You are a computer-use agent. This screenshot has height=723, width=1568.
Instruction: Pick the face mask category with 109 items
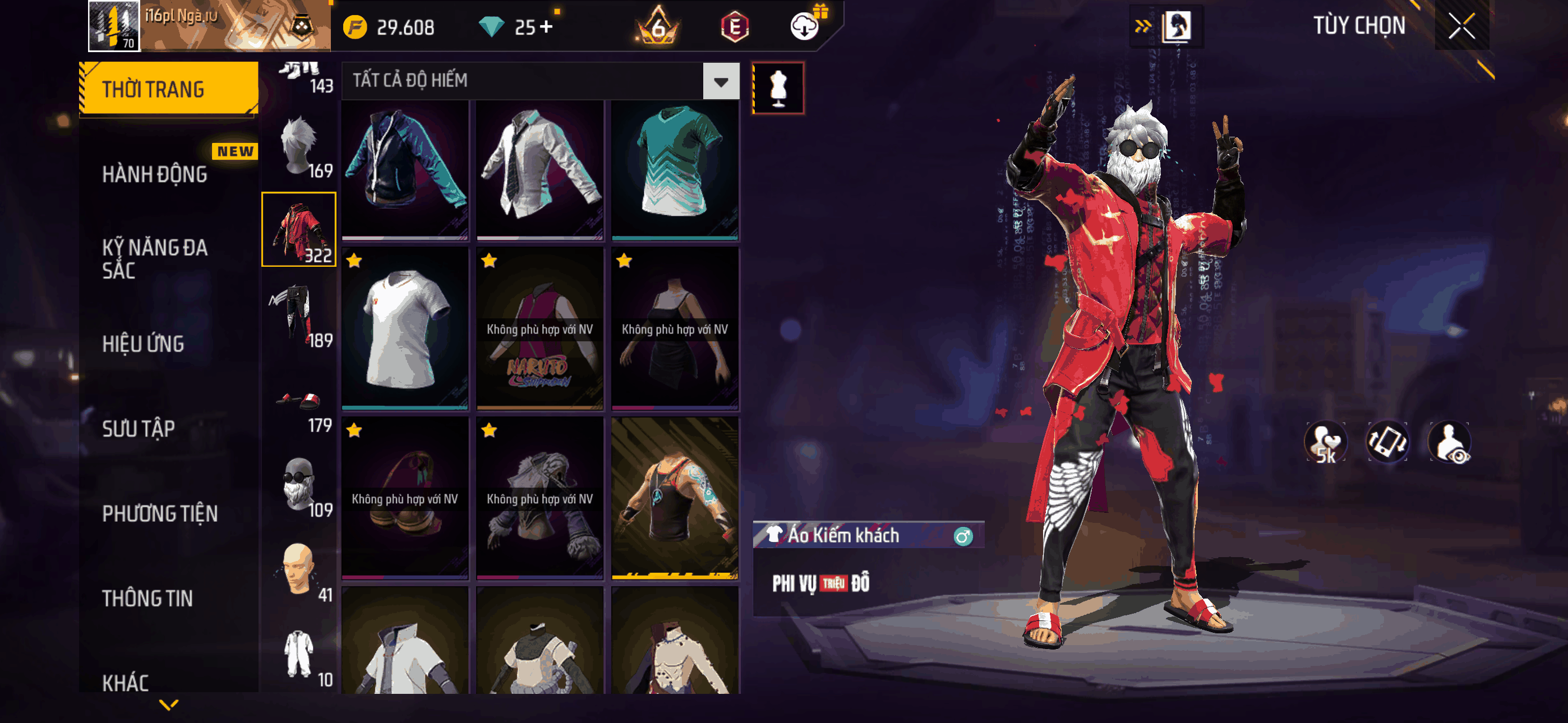(299, 486)
